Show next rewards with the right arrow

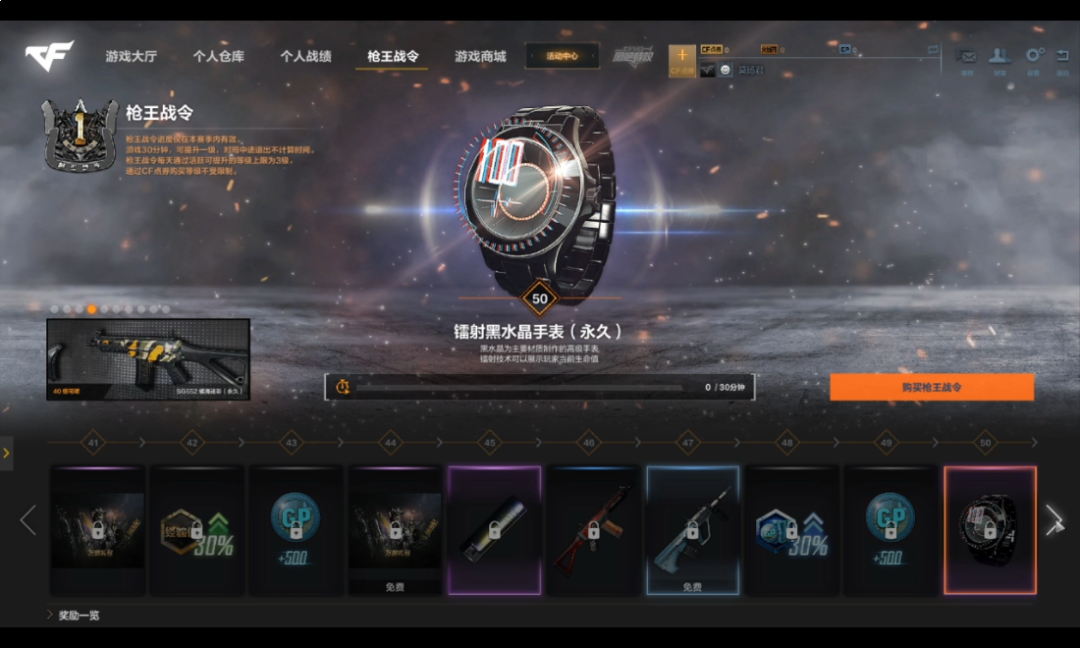coord(1054,519)
